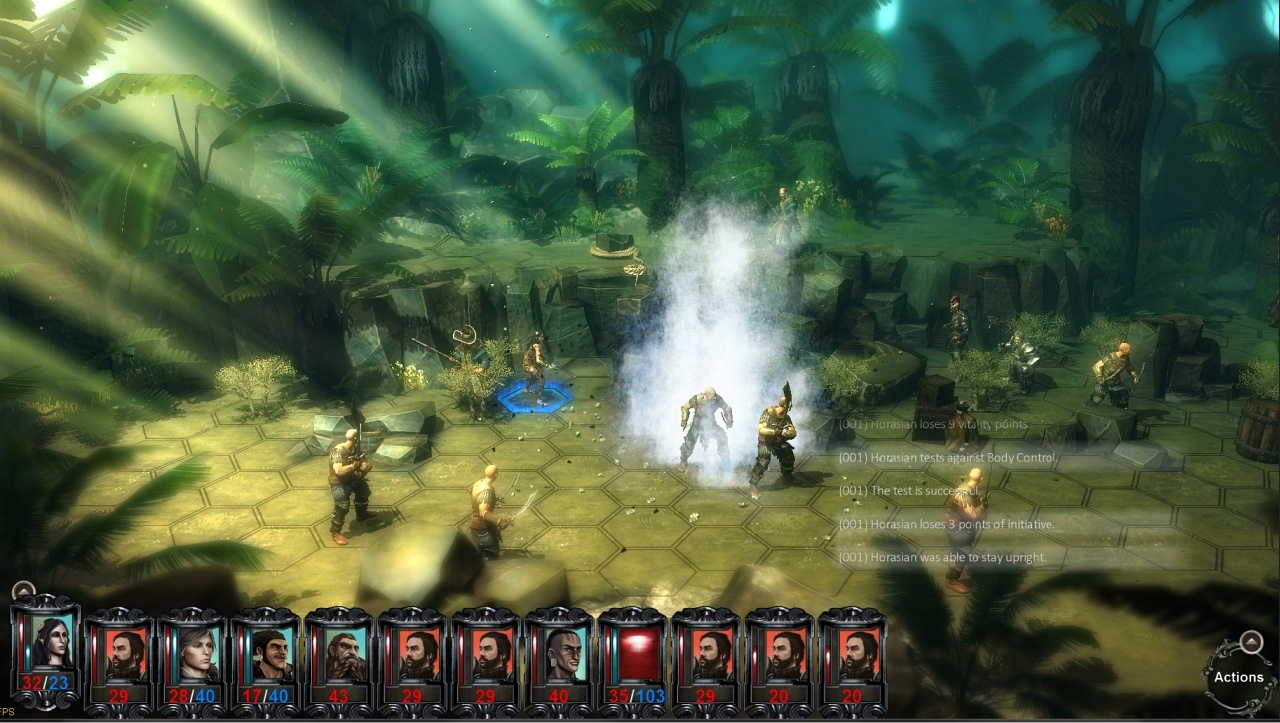Select the grinning dark-haired man portrait showing 17/40

click(265, 652)
